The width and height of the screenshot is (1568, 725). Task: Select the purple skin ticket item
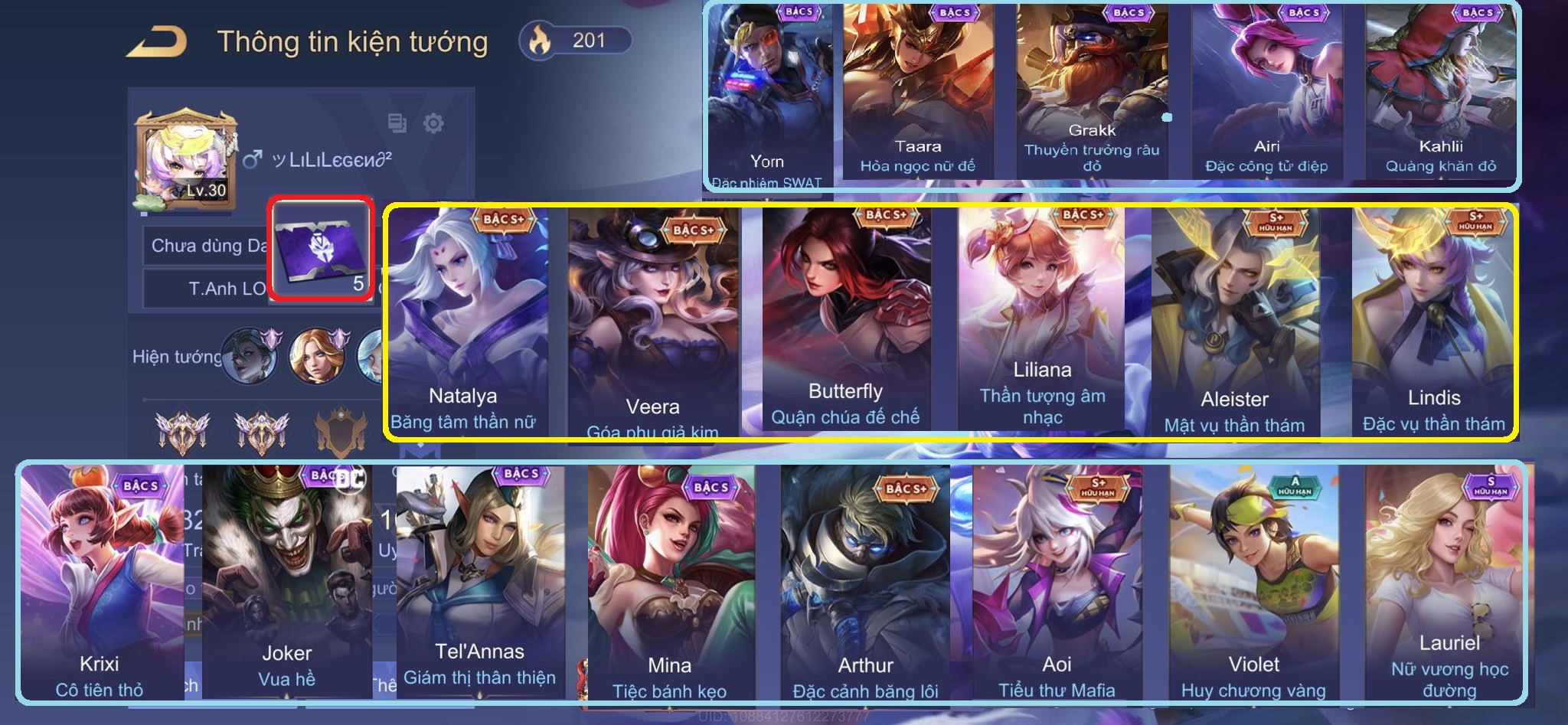(x=322, y=249)
